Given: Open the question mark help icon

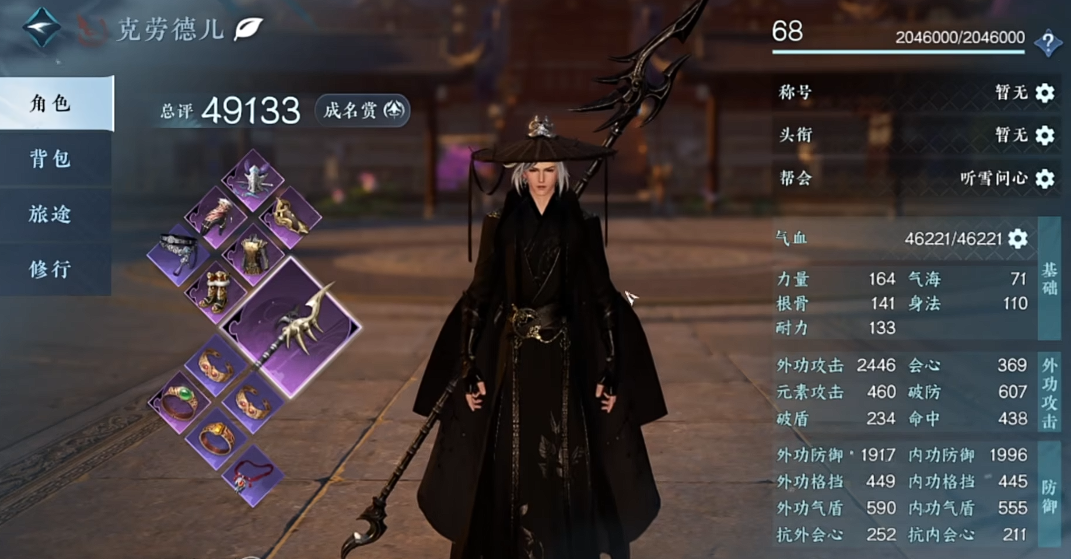Looking at the screenshot, I should (x=1047, y=42).
